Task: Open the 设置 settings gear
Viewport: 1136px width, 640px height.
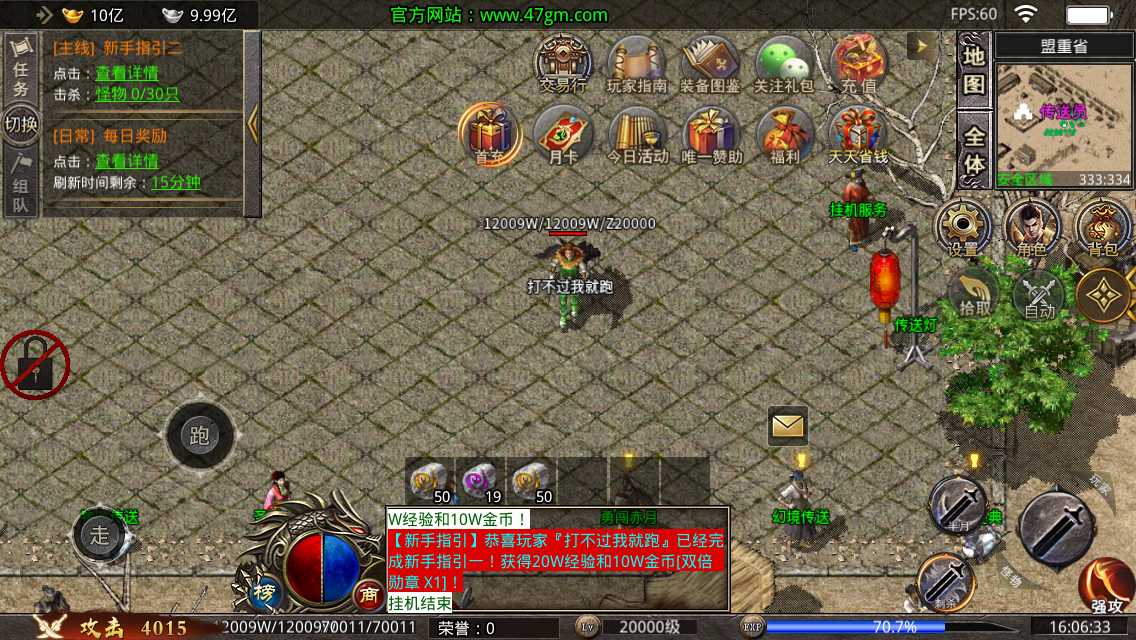Action: (x=963, y=228)
